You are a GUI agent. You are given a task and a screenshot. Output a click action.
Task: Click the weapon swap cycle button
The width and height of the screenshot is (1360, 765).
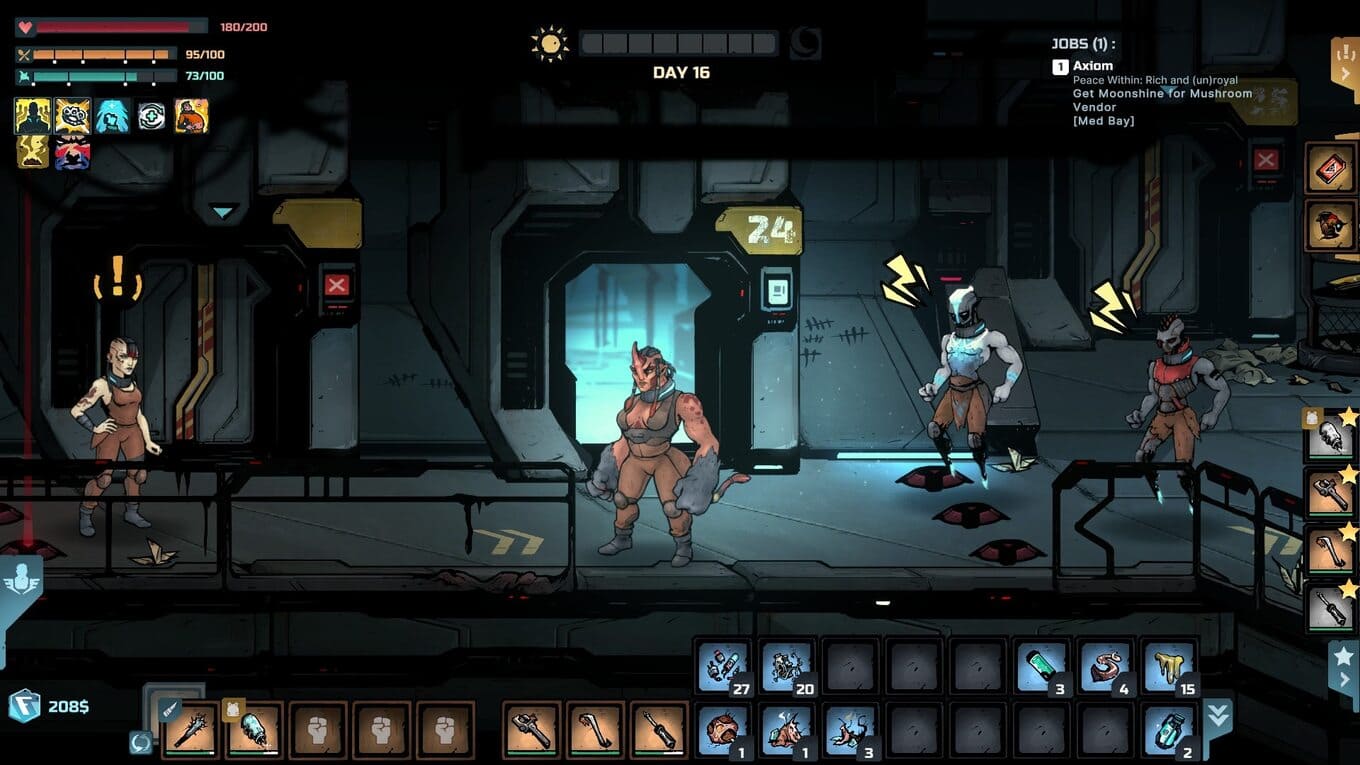tap(140, 742)
